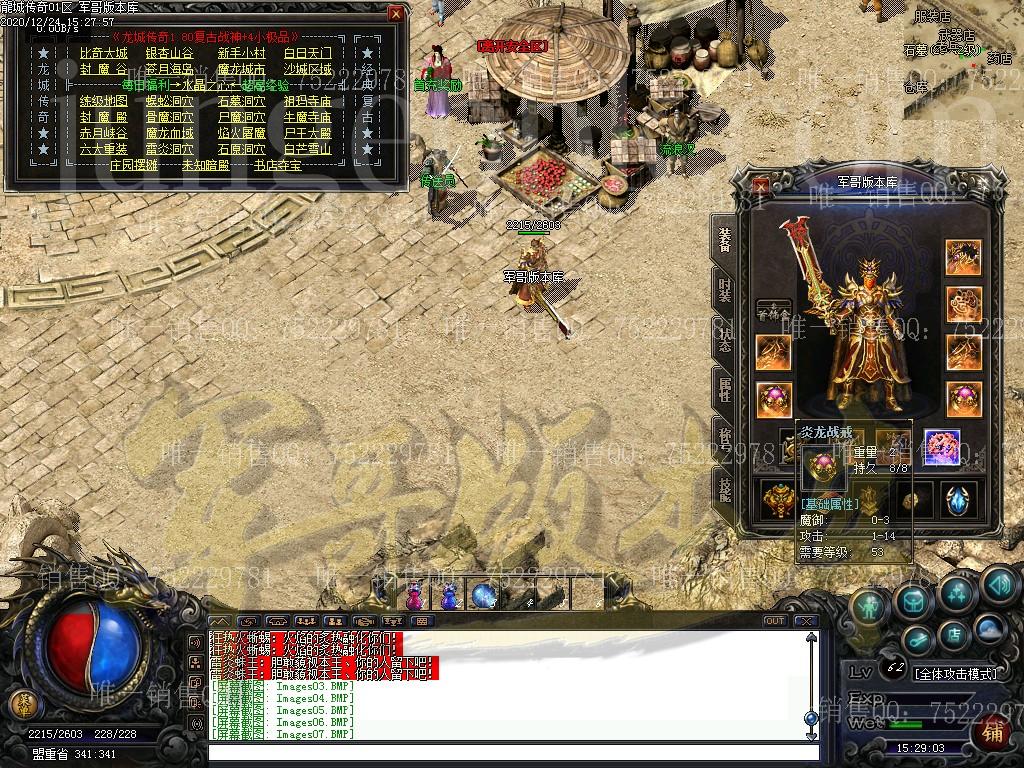Toggle the 全体攻击模式 attack mode label
This screenshot has height=768, width=1024.
tap(956, 674)
